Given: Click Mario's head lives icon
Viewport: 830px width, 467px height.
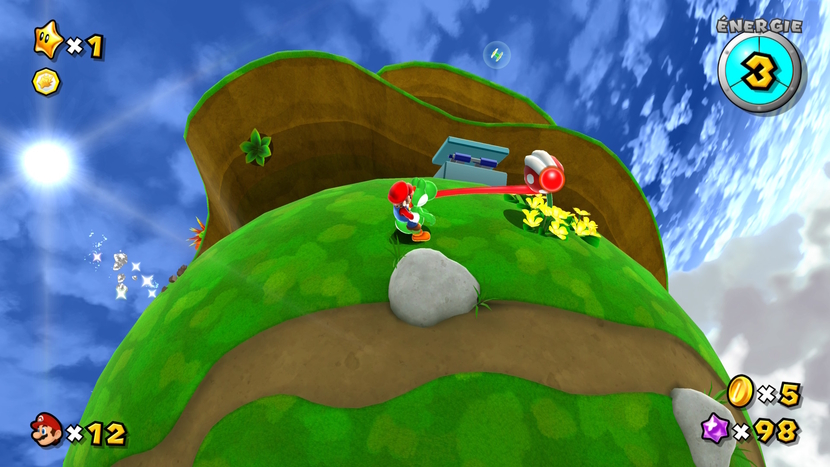Looking at the screenshot, I should coord(46,431).
